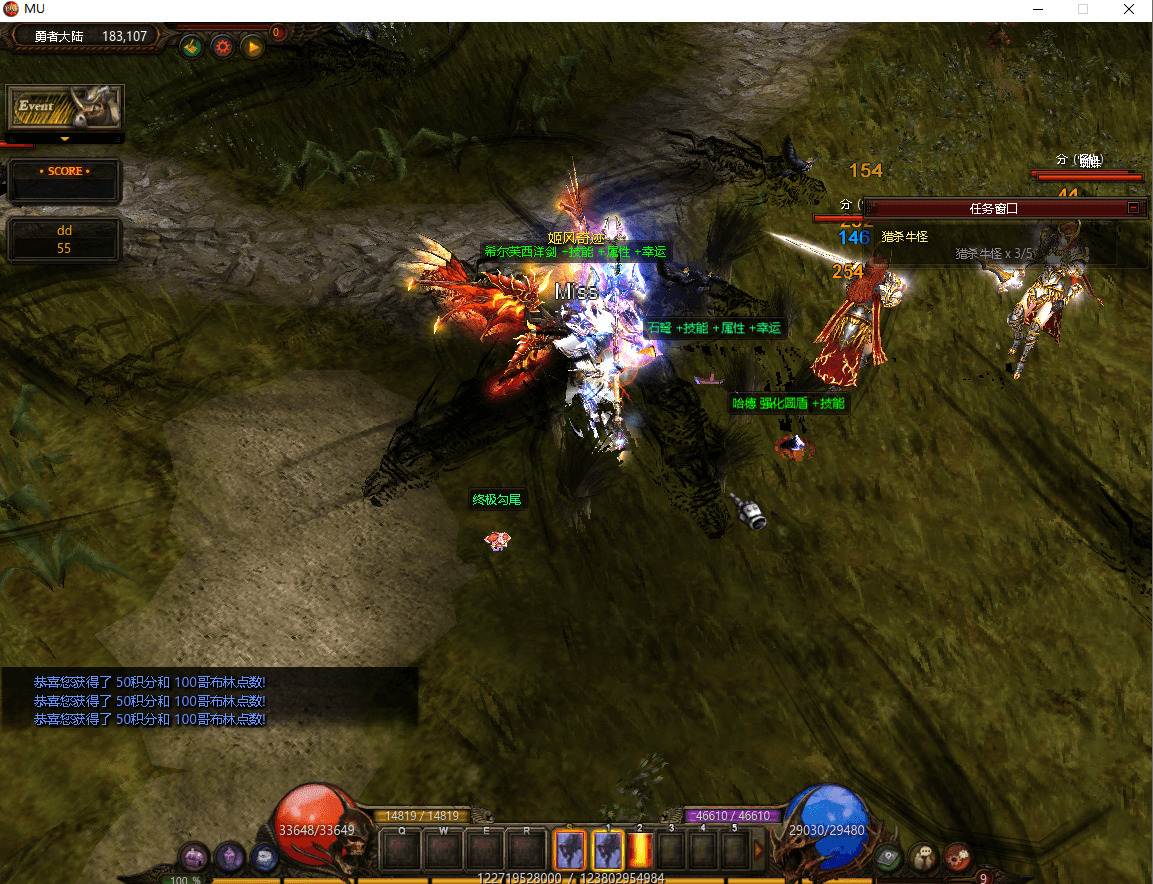The width and height of the screenshot is (1153, 884).
Task: Open settings with the orange gear icon
Action: (x=222, y=46)
